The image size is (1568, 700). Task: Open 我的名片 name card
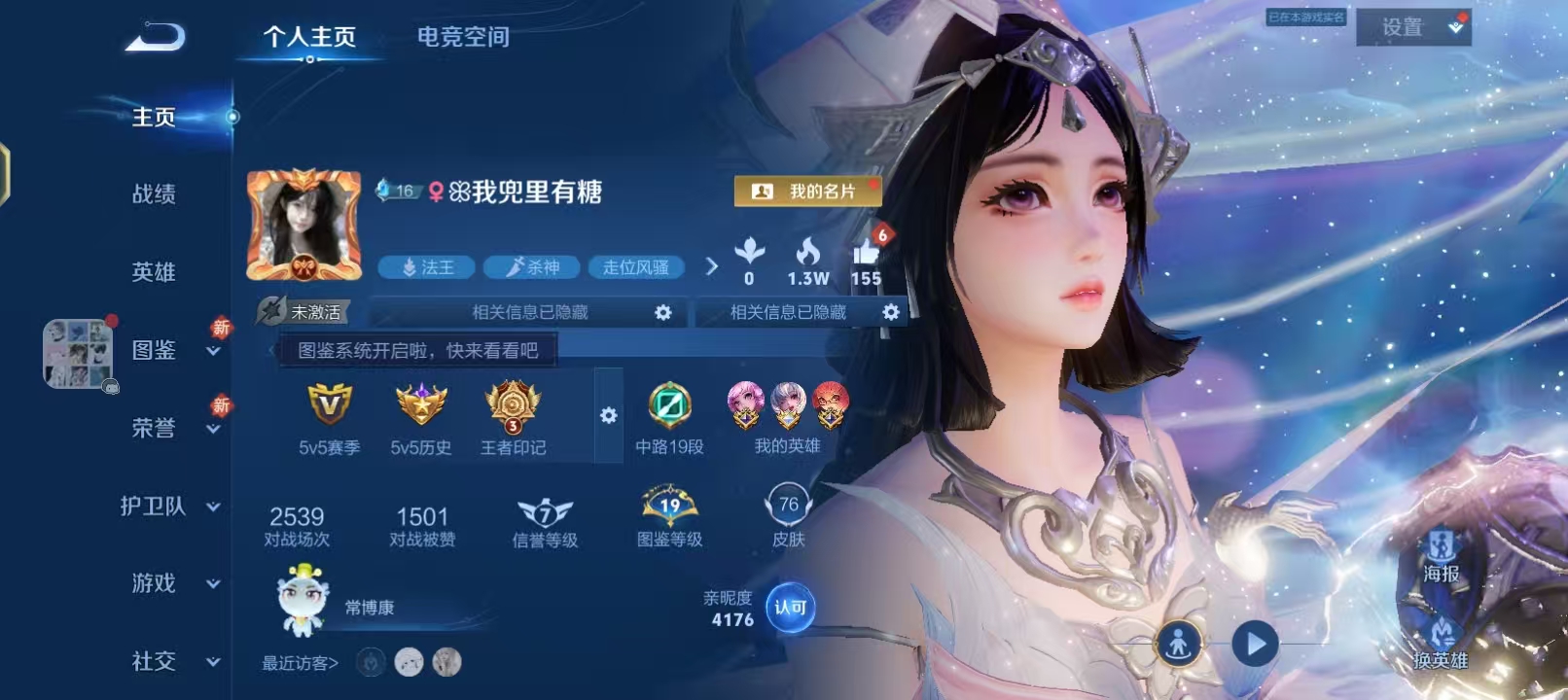pyautogui.click(x=807, y=192)
